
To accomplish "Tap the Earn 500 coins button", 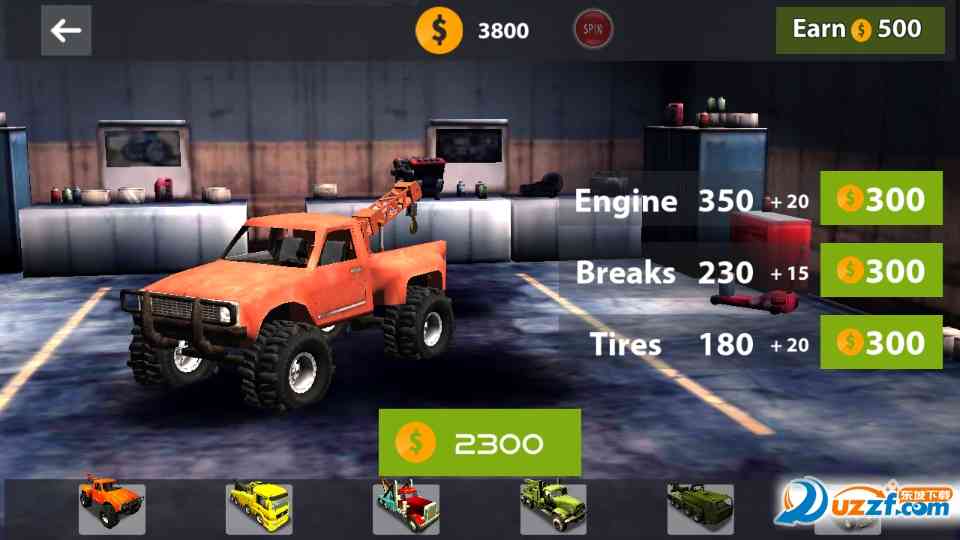I will (x=860, y=30).
